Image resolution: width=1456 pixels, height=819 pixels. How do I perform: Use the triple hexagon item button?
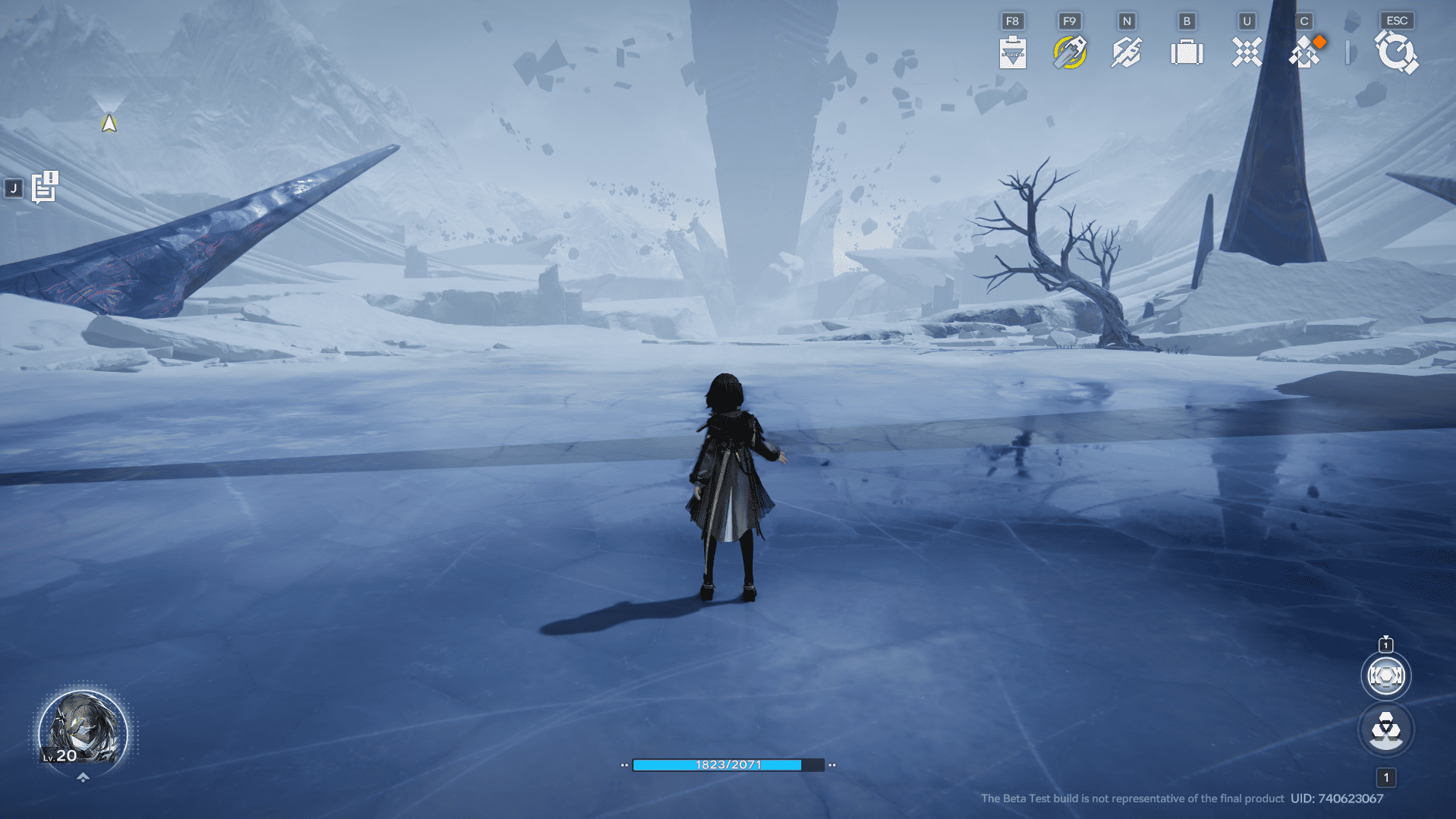(x=1385, y=729)
